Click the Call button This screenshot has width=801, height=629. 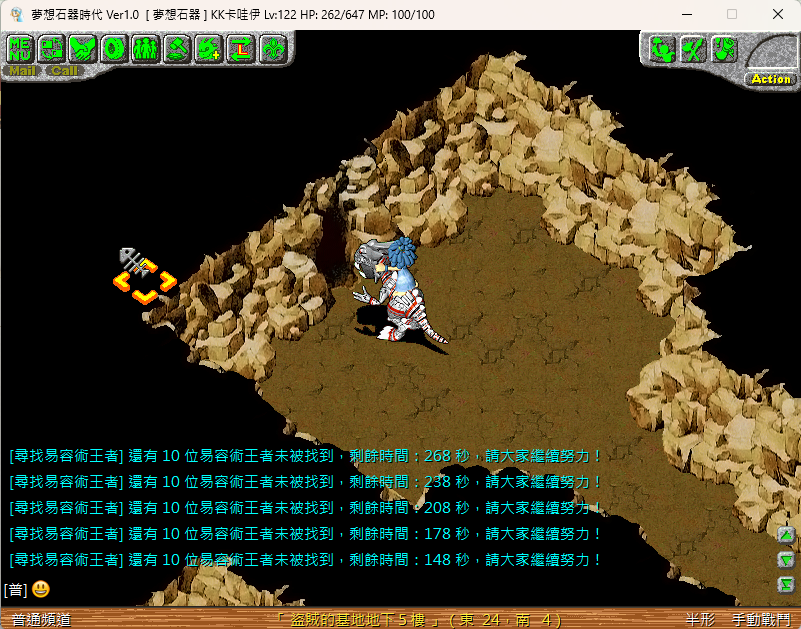pyautogui.click(x=64, y=71)
